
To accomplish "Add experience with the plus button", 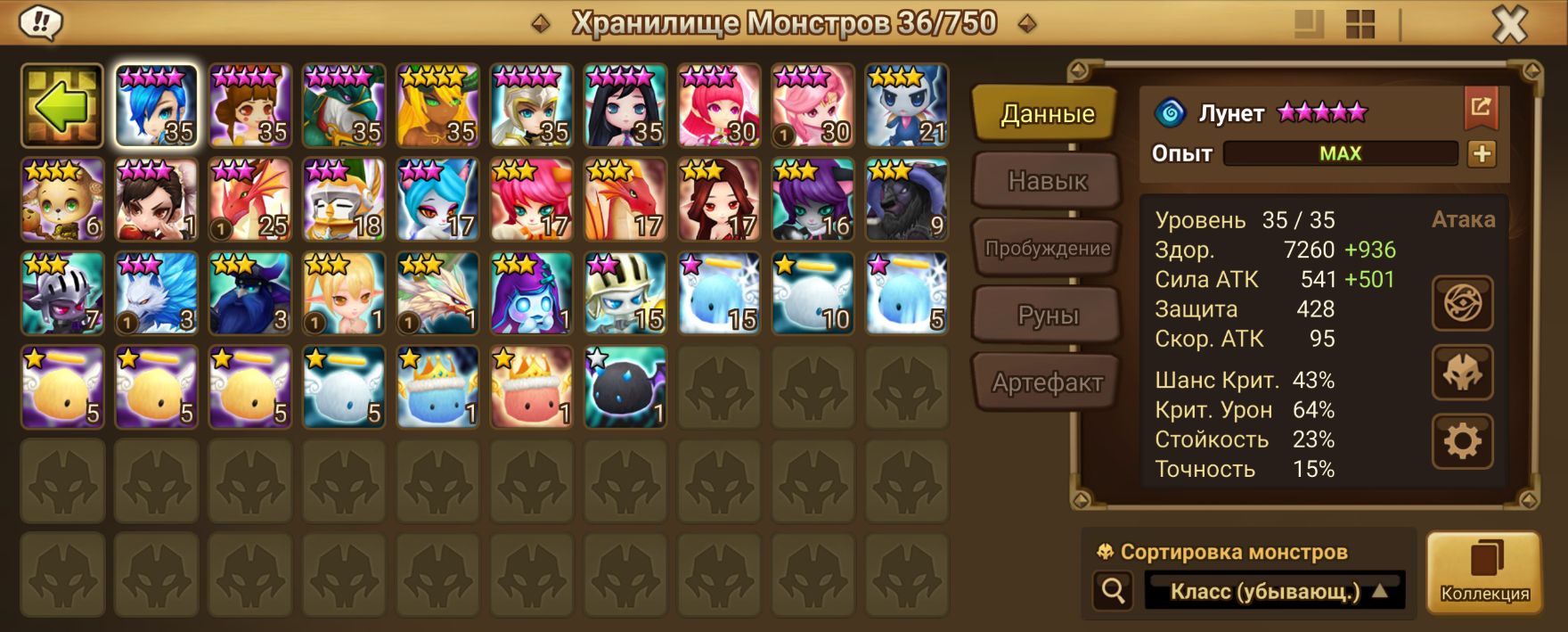I will tap(1482, 153).
